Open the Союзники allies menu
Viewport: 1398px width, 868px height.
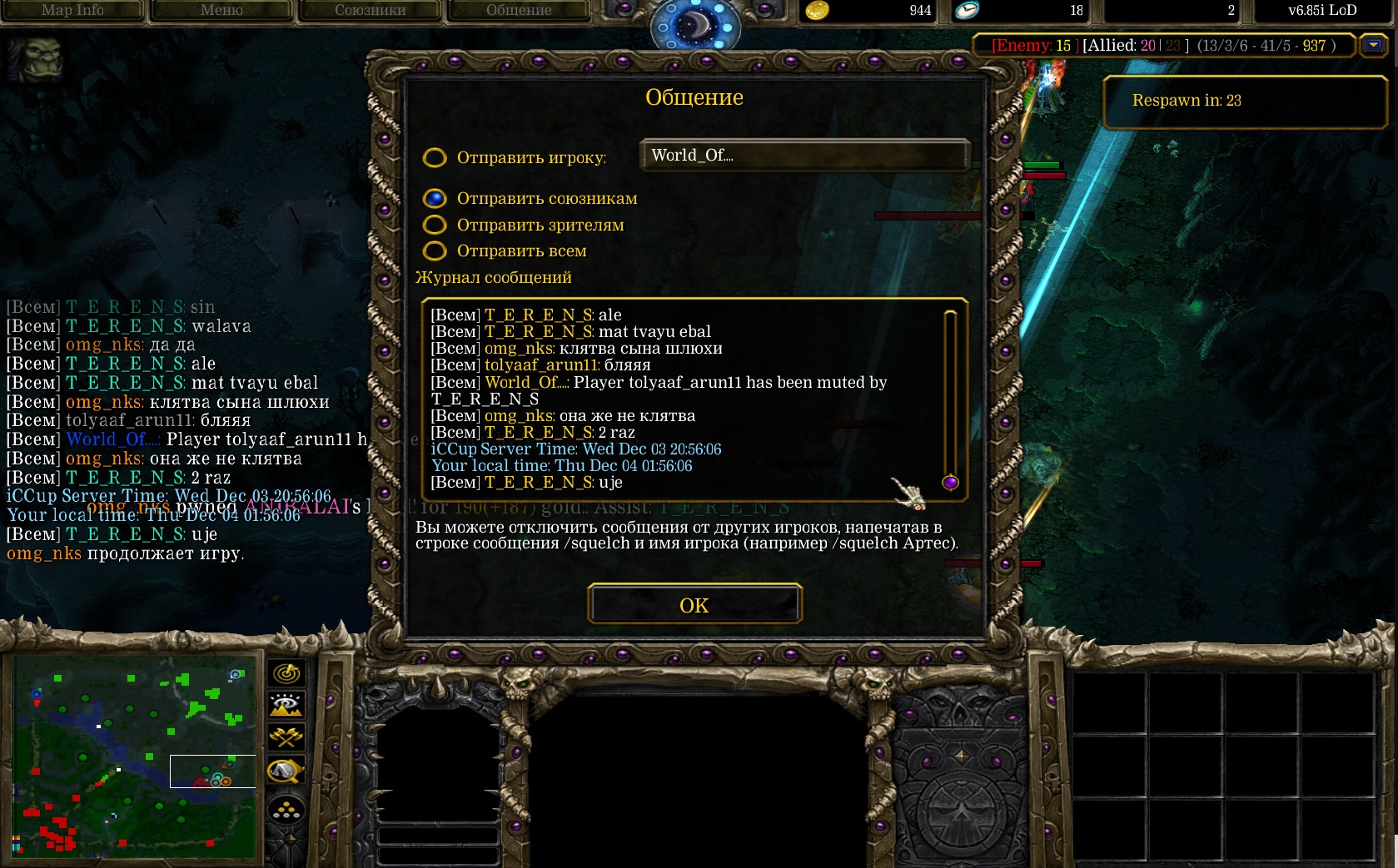370,11
